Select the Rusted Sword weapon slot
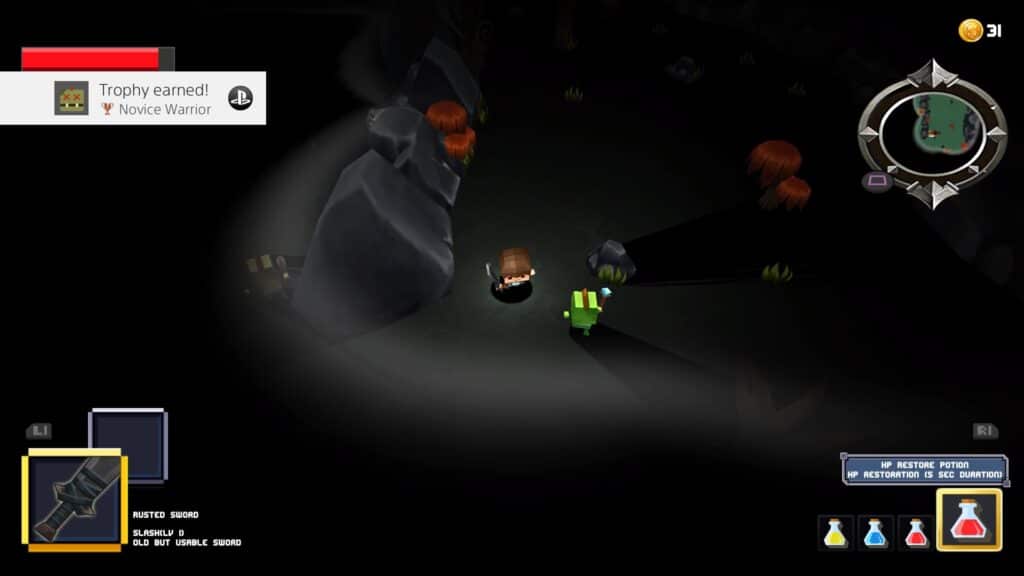 74,499
